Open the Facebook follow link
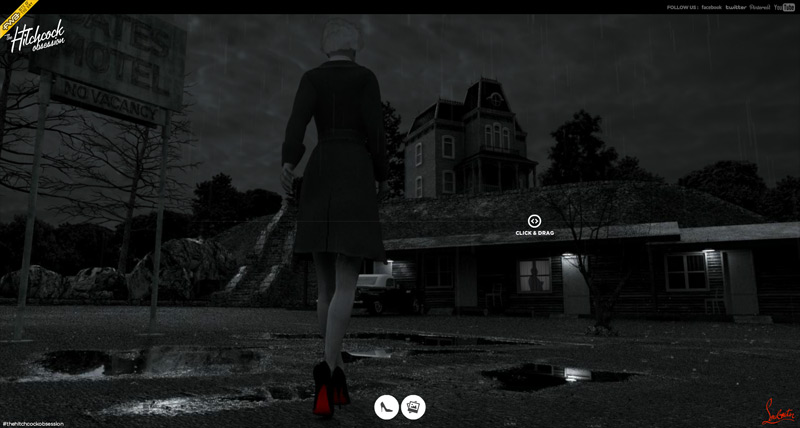The height and width of the screenshot is (428, 800). coord(711,7)
